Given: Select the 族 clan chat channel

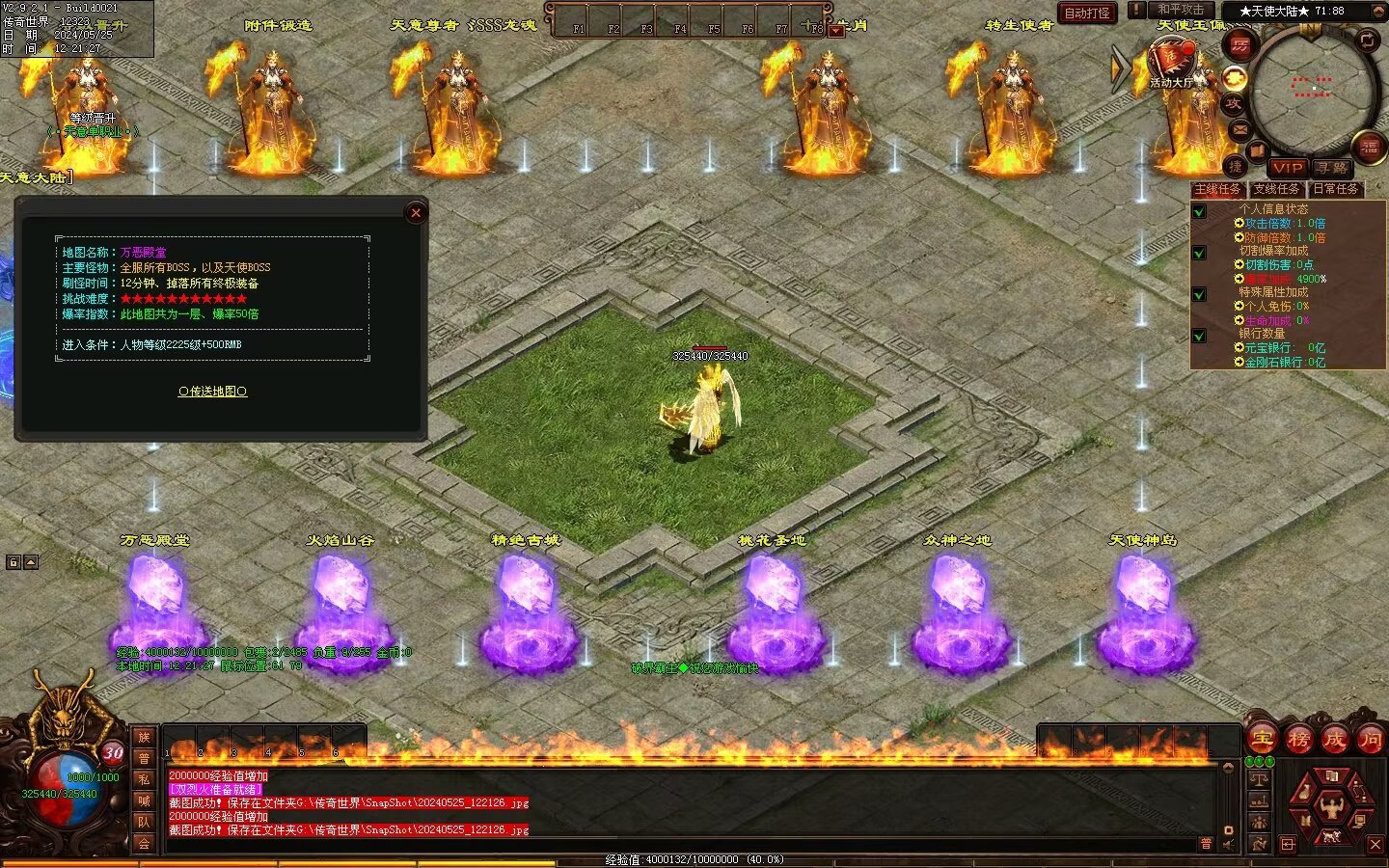Looking at the screenshot, I should (x=144, y=738).
